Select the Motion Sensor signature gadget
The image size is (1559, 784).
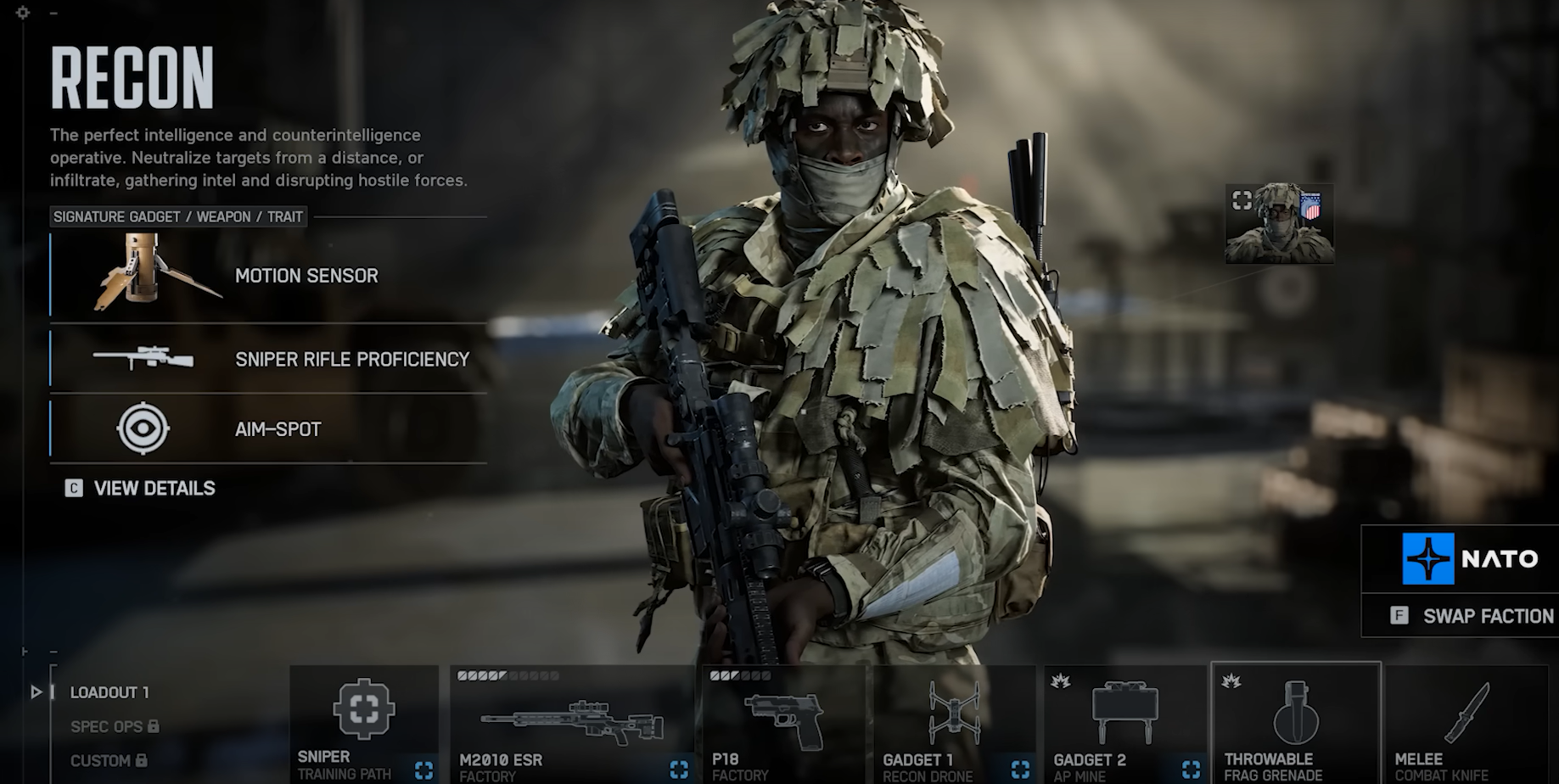267,276
